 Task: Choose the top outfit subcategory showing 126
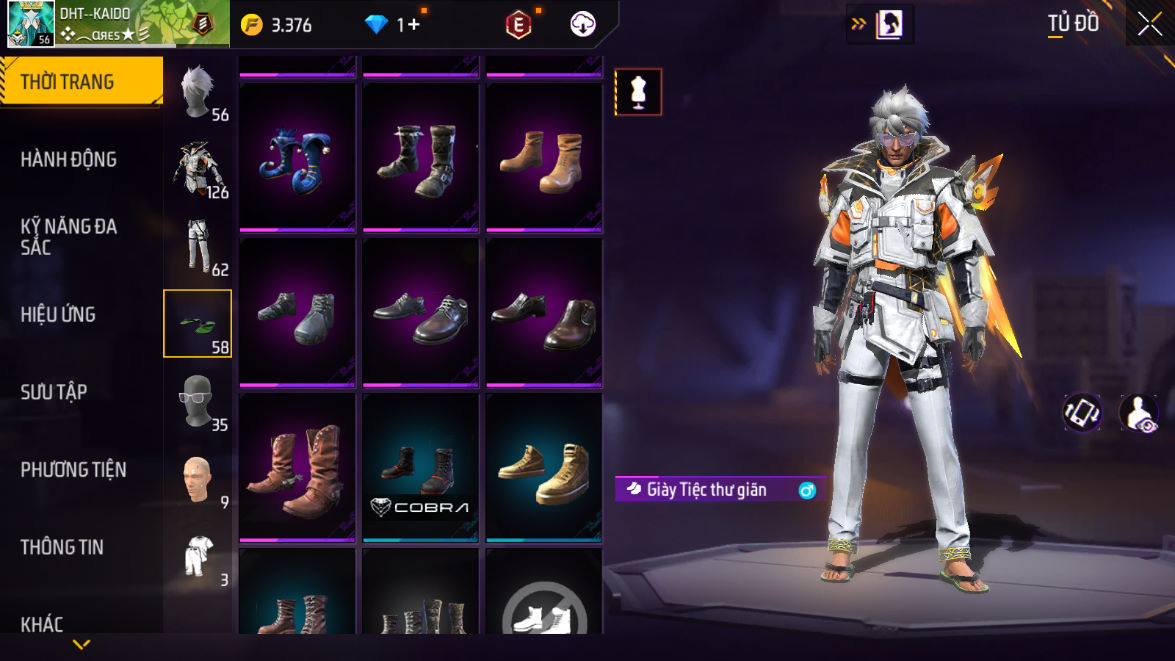point(199,168)
